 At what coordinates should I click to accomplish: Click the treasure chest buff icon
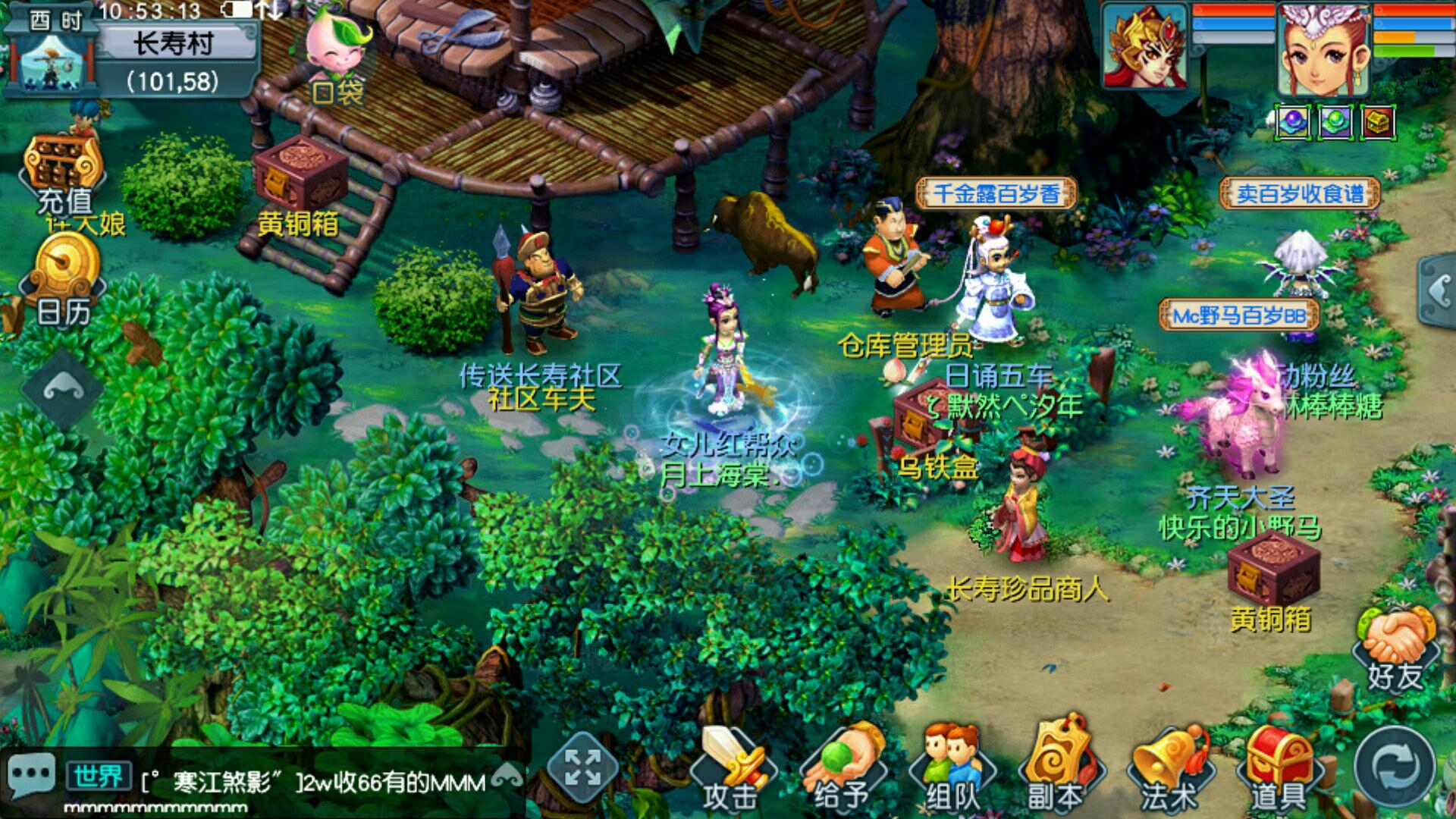[1378, 121]
